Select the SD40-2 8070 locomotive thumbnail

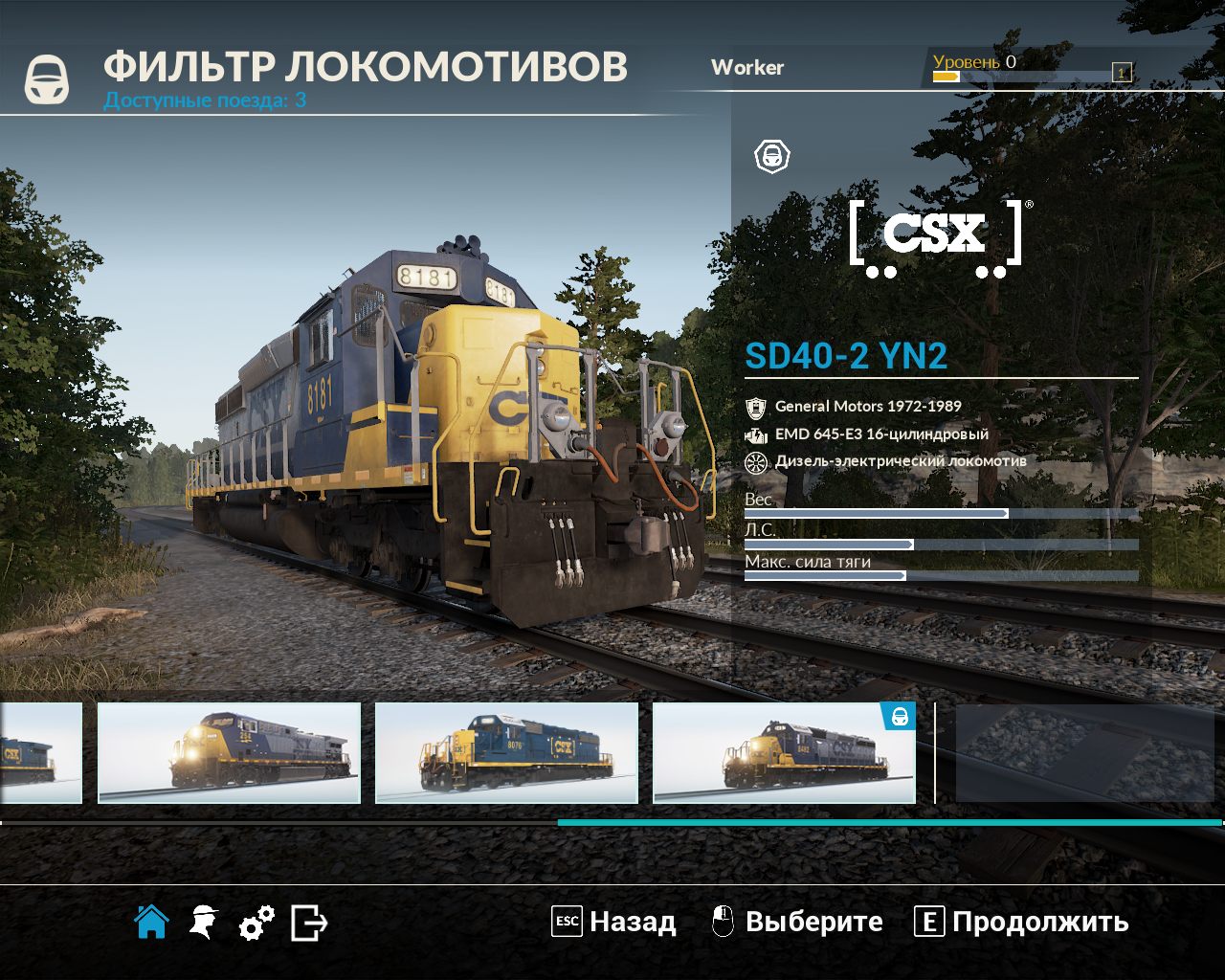pyautogui.click(x=507, y=753)
